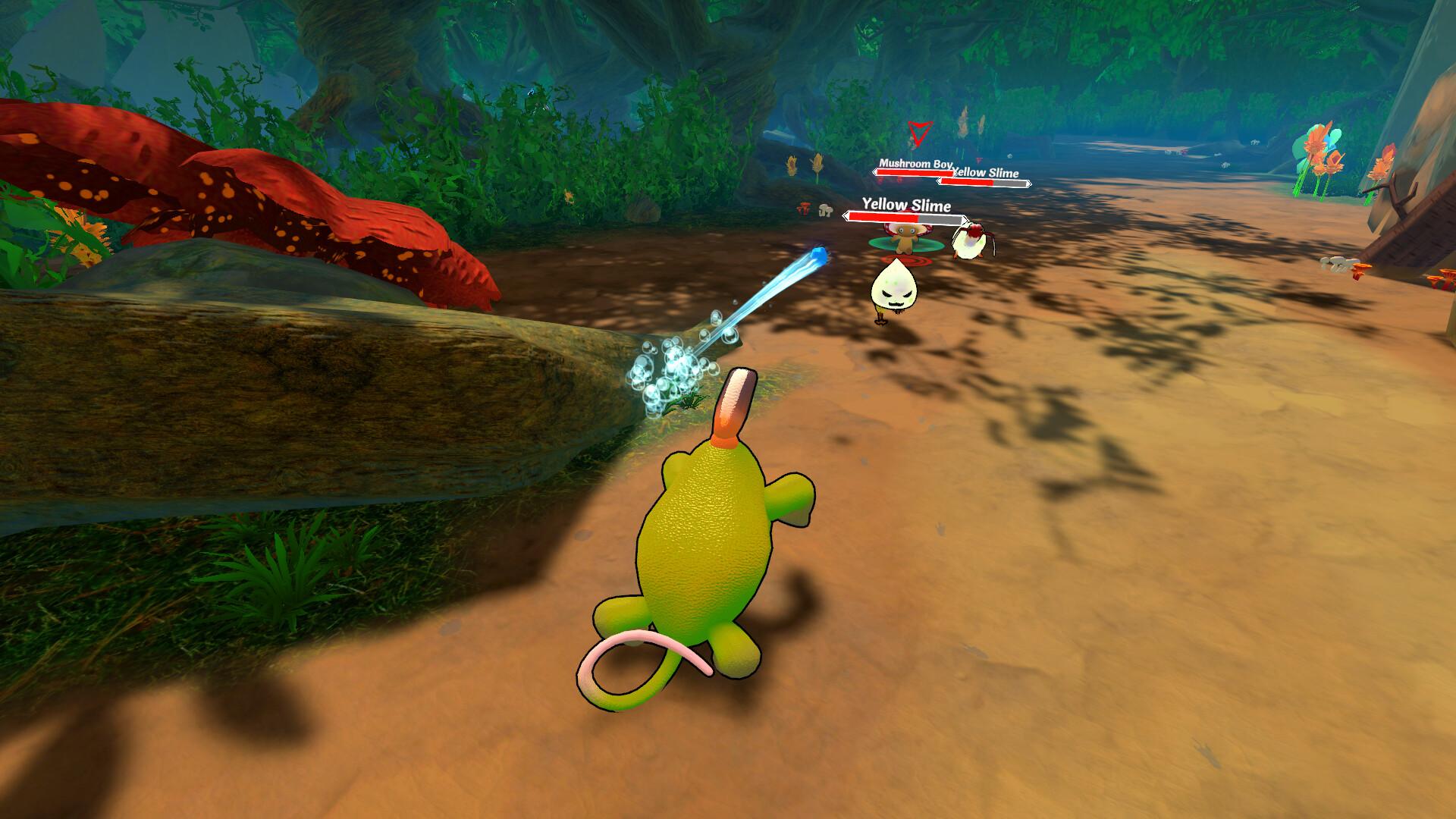Click the large Yellow Slime name label
Viewport: 1456px width, 819px height.
tap(906, 205)
